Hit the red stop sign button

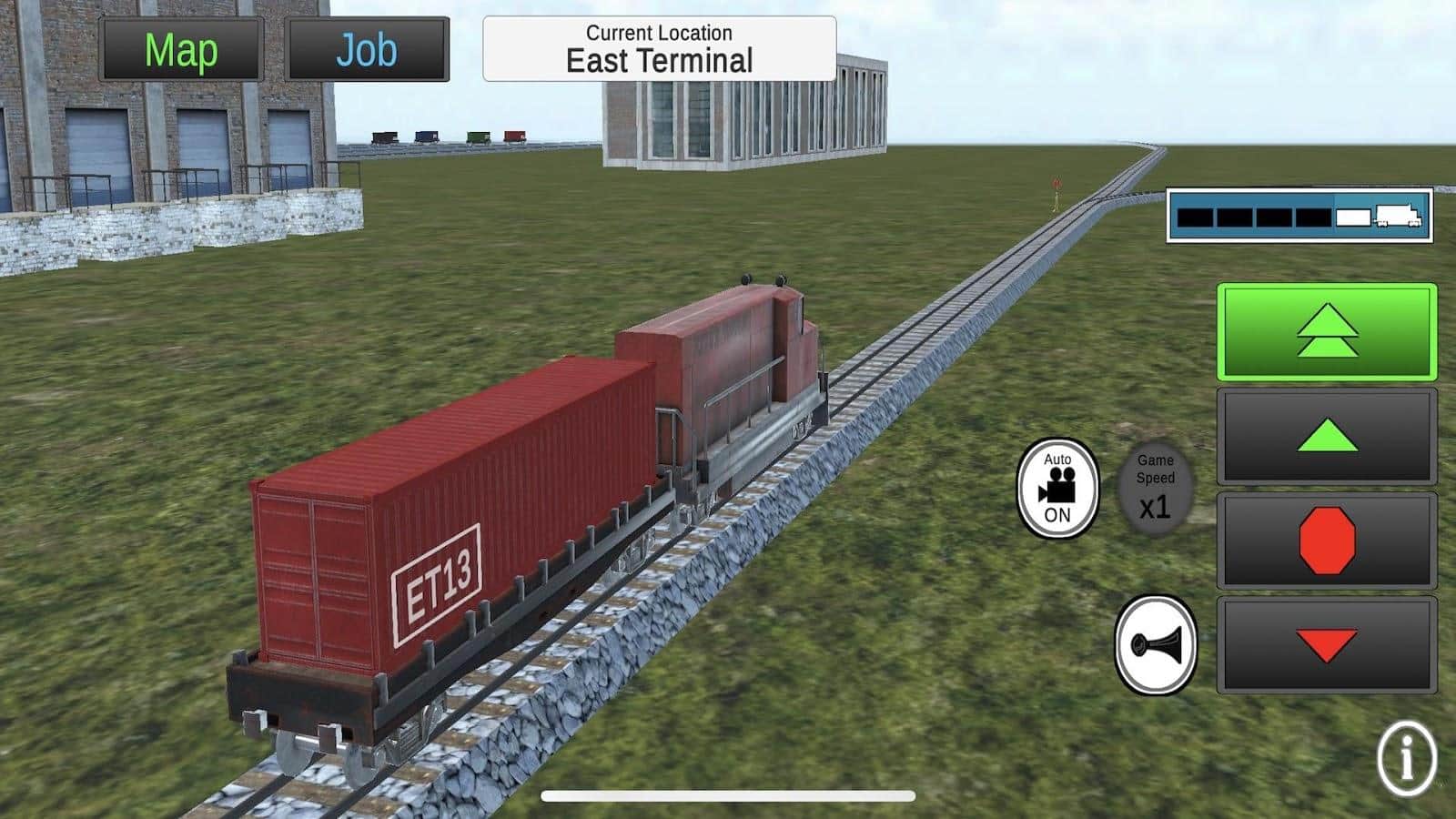[1327, 541]
